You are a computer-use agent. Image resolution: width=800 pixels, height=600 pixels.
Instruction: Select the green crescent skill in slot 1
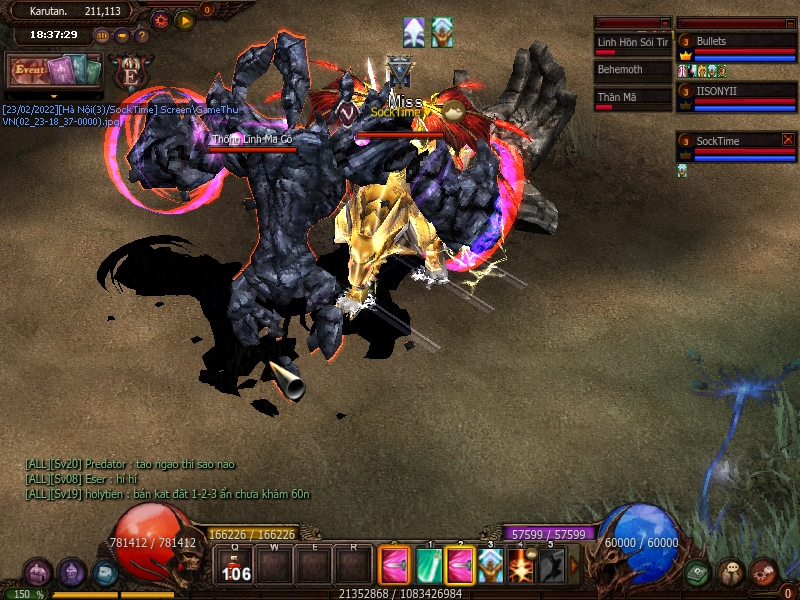tap(429, 565)
